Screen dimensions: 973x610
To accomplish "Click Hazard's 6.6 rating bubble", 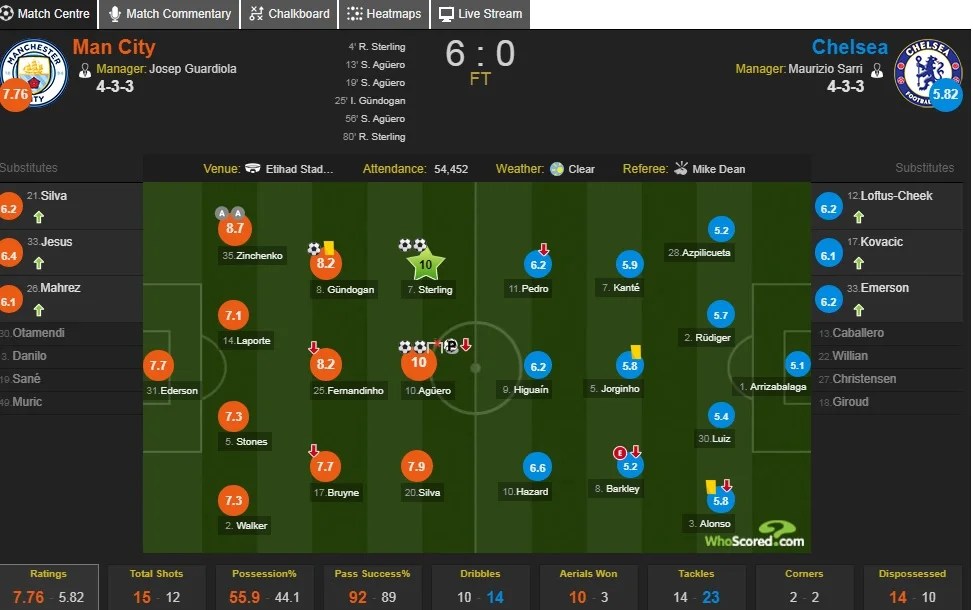I will coord(538,467).
